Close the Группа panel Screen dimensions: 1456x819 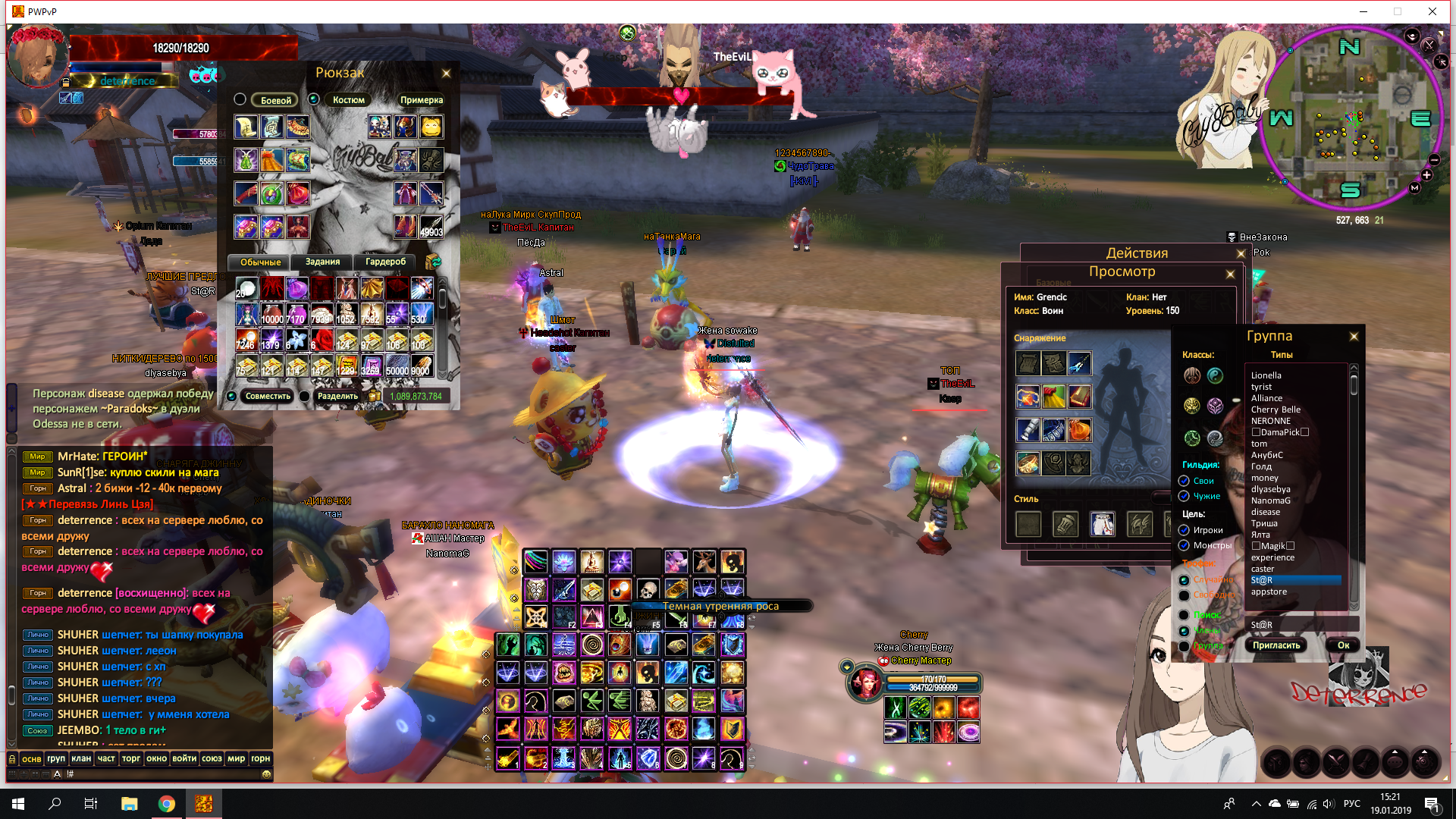tap(1354, 337)
